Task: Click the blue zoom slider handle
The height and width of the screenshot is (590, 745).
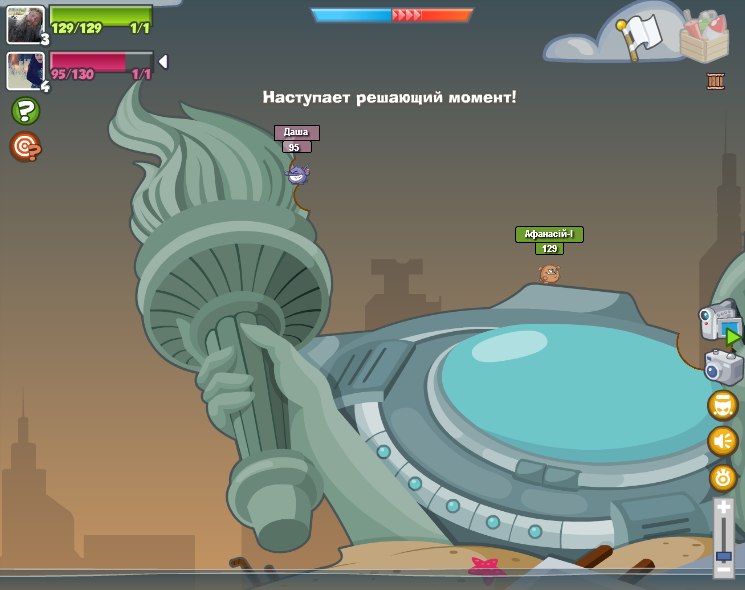Action: pyautogui.click(x=723, y=555)
